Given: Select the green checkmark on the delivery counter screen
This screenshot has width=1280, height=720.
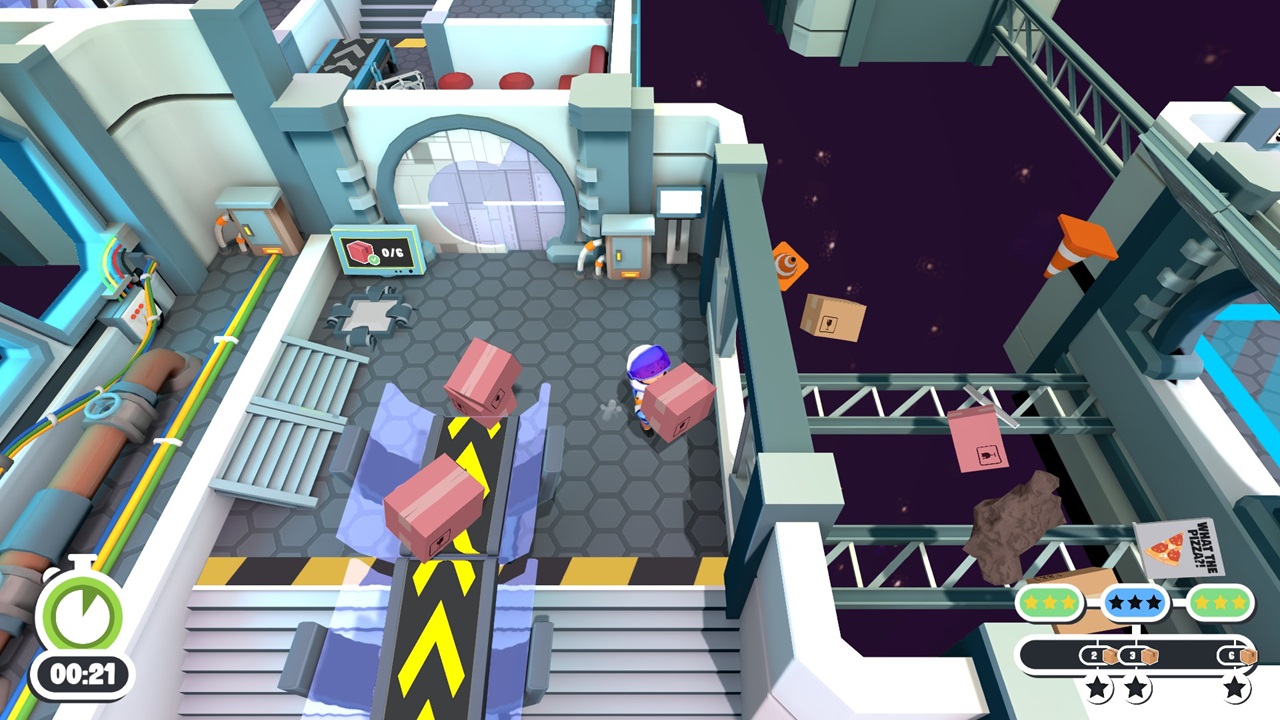Looking at the screenshot, I should click(x=374, y=259).
